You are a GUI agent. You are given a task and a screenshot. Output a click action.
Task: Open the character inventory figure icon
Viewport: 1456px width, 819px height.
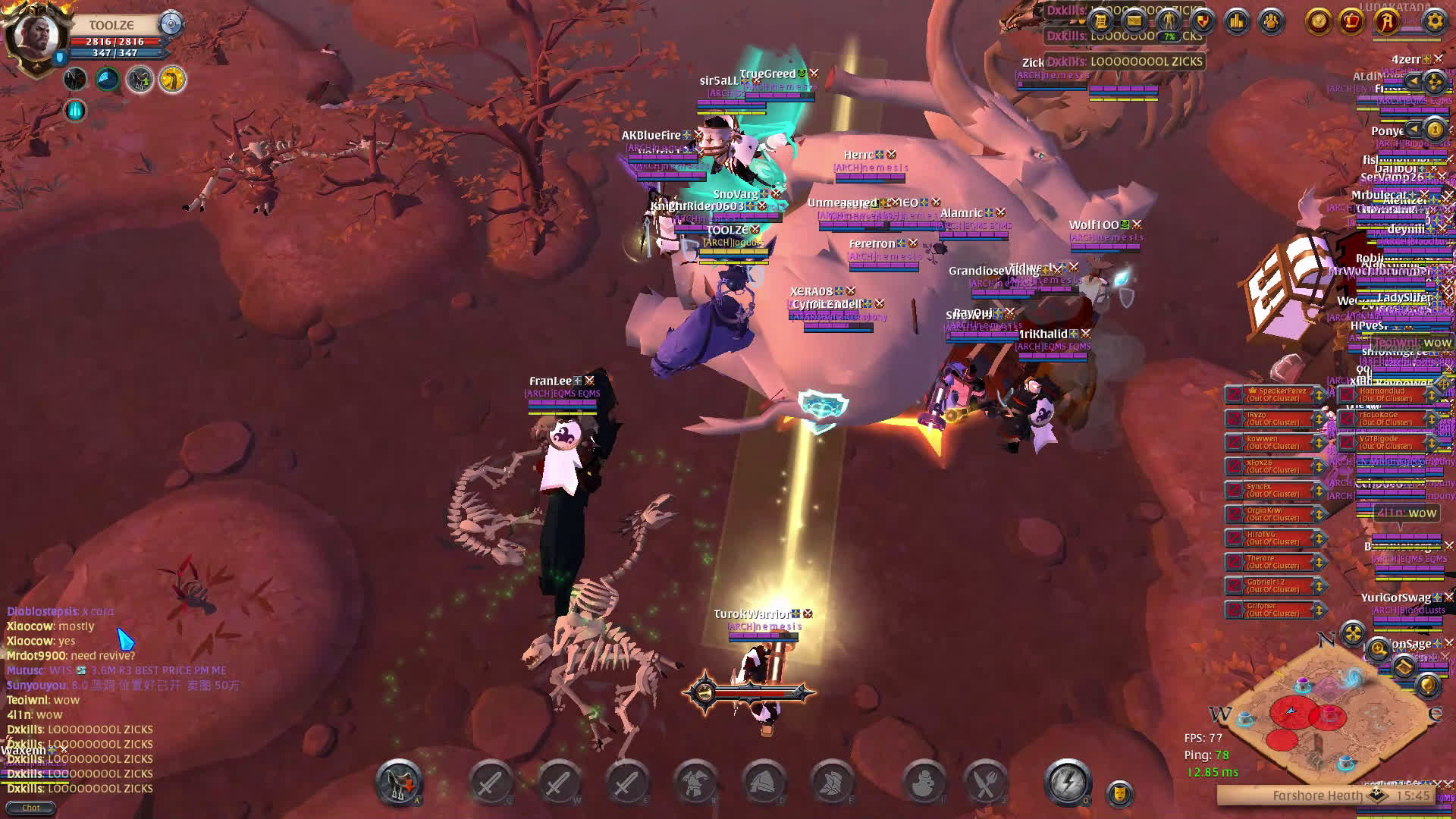[1169, 21]
